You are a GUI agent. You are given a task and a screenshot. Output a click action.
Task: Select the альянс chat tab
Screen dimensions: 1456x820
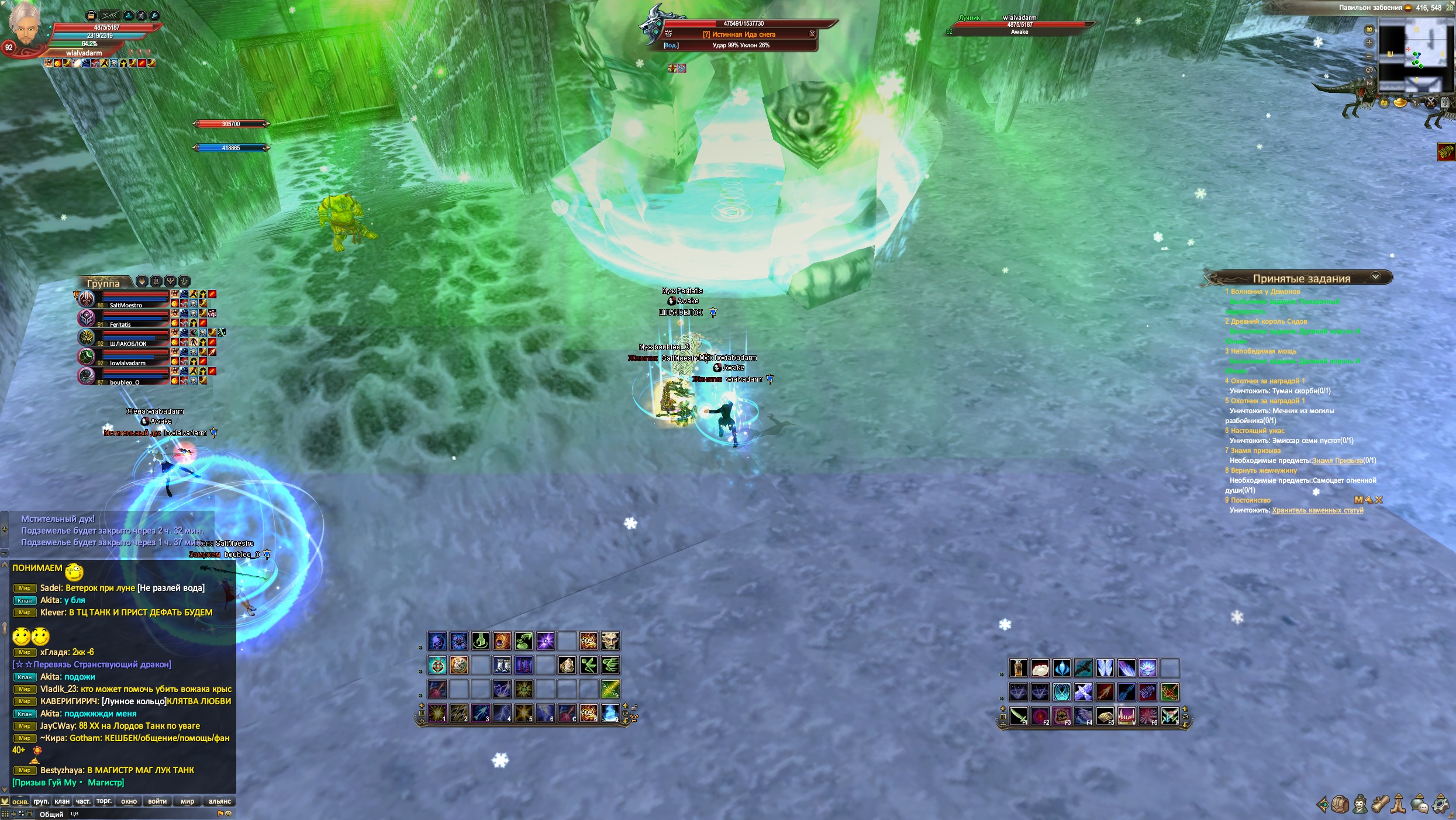[x=219, y=801]
